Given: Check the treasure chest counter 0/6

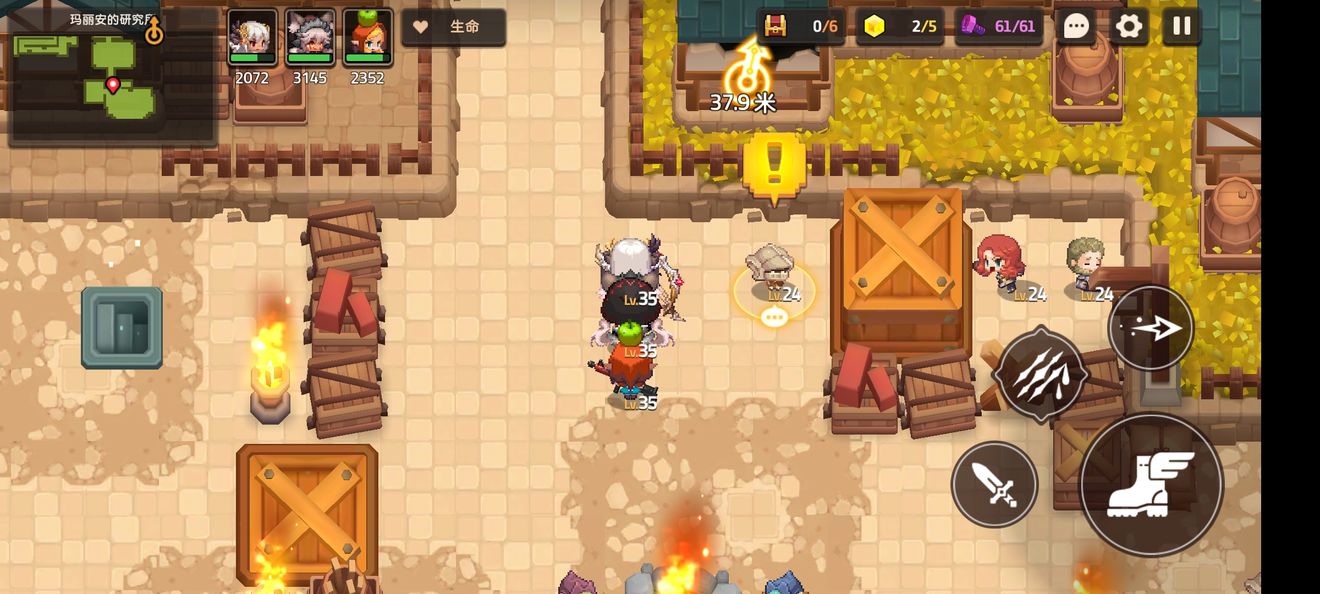Looking at the screenshot, I should point(801,27).
